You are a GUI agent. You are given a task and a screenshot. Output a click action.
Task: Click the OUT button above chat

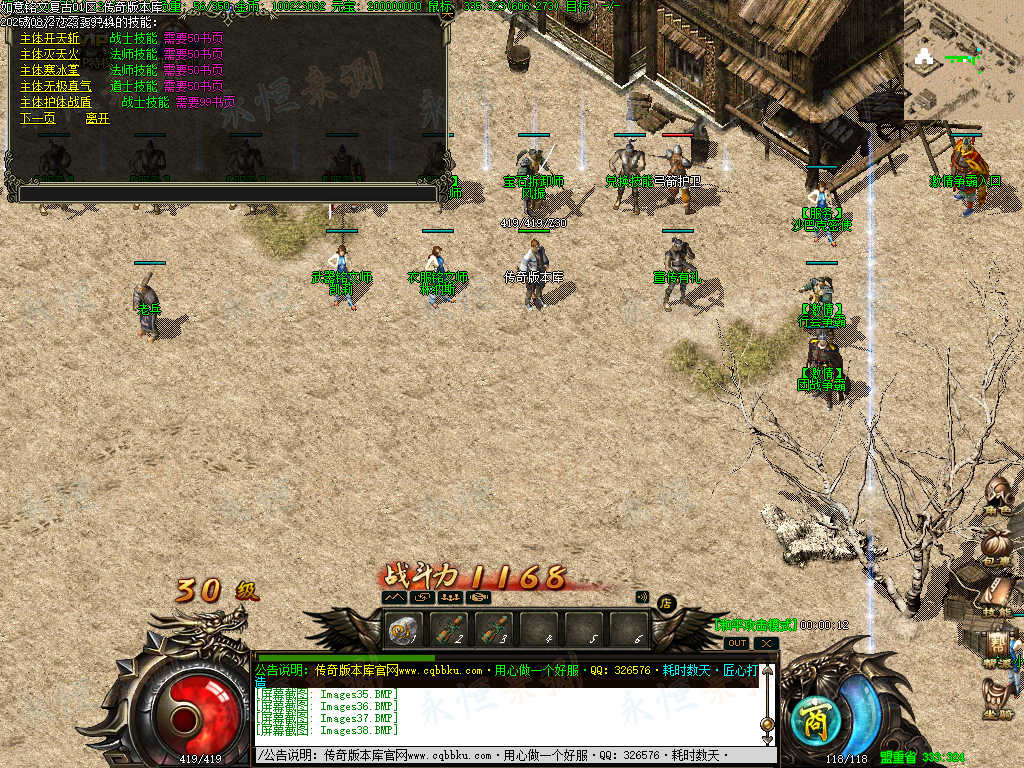click(737, 643)
